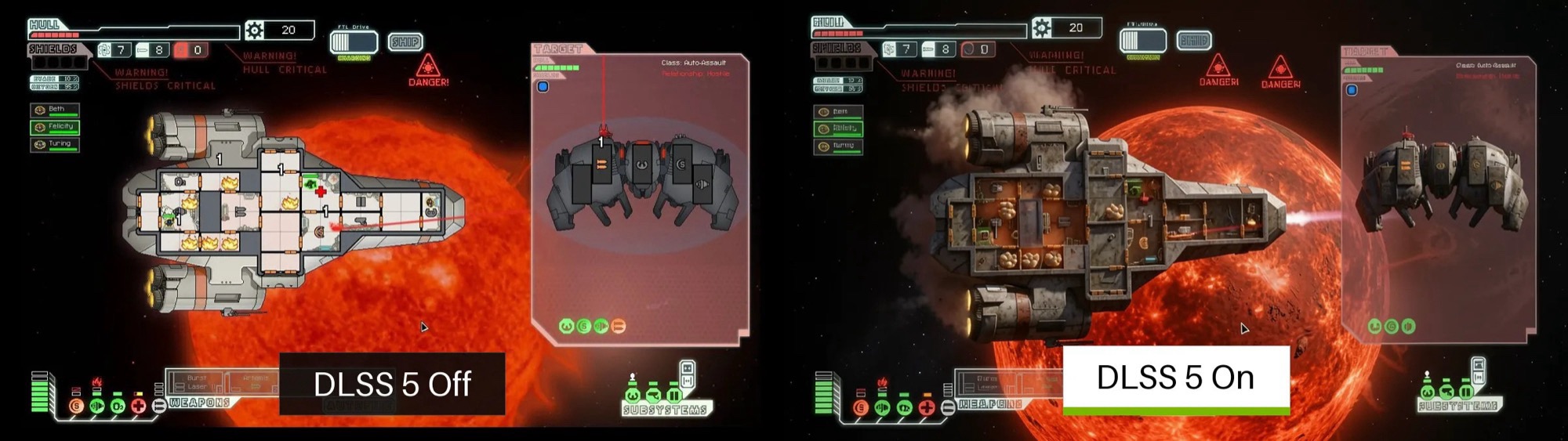This screenshot has height=441, width=1568.
Task: Click the O2 oxygen system icon, DLSS Off side
Action: point(118,406)
